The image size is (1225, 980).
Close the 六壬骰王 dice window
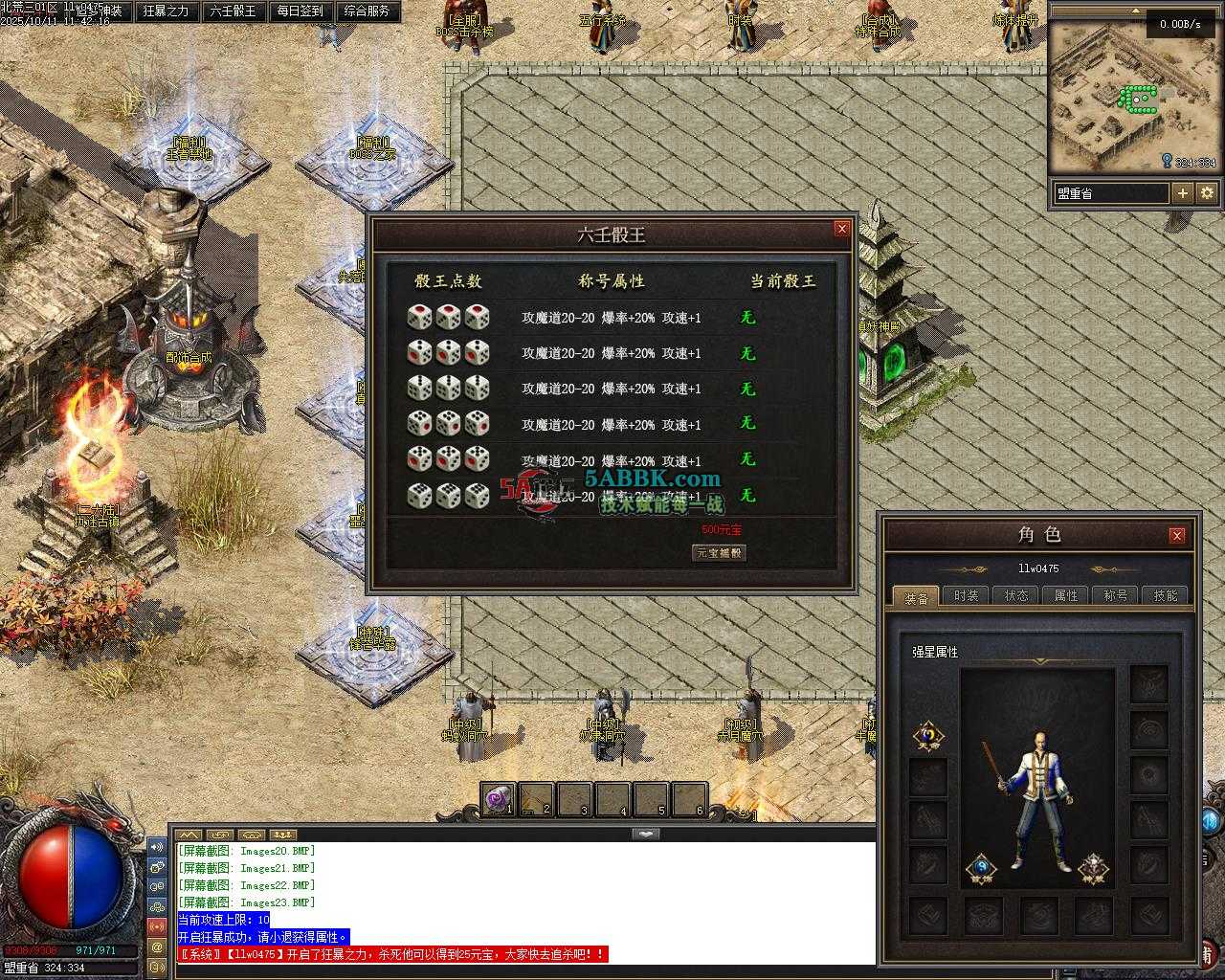coord(841,229)
